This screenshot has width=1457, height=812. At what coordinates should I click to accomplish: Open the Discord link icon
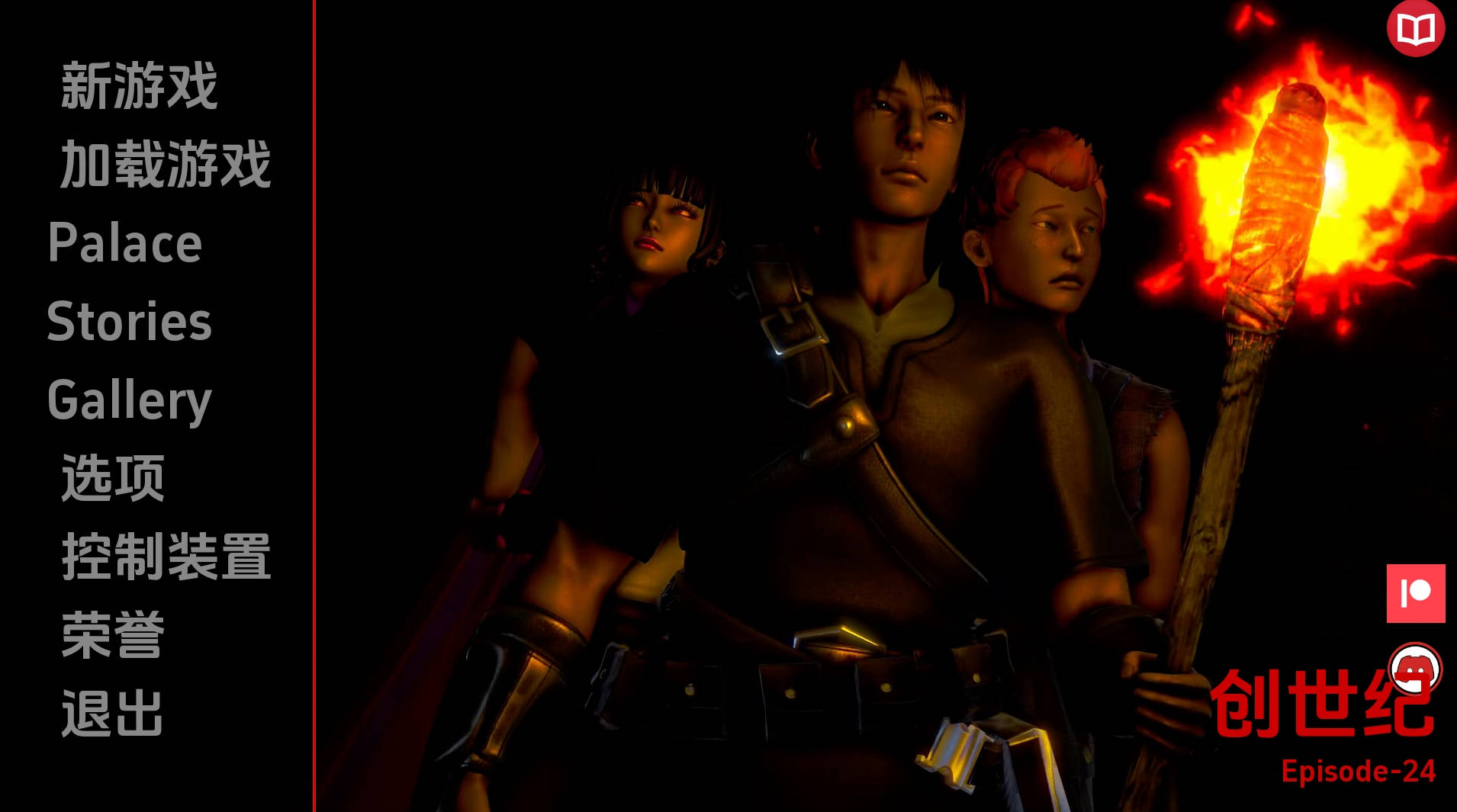point(1415,669)
